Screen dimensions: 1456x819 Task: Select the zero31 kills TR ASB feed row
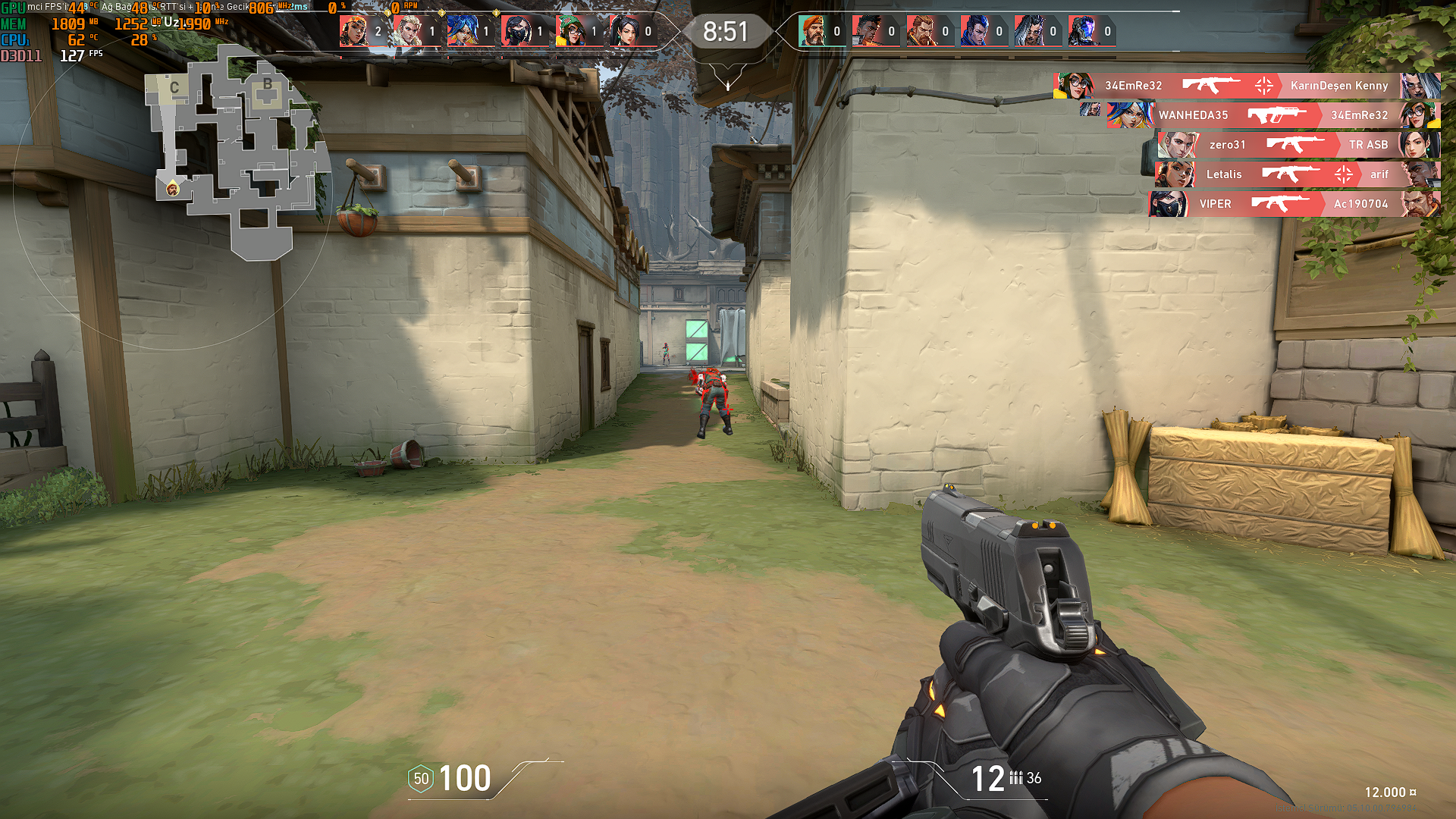[x=1298, y=145]
